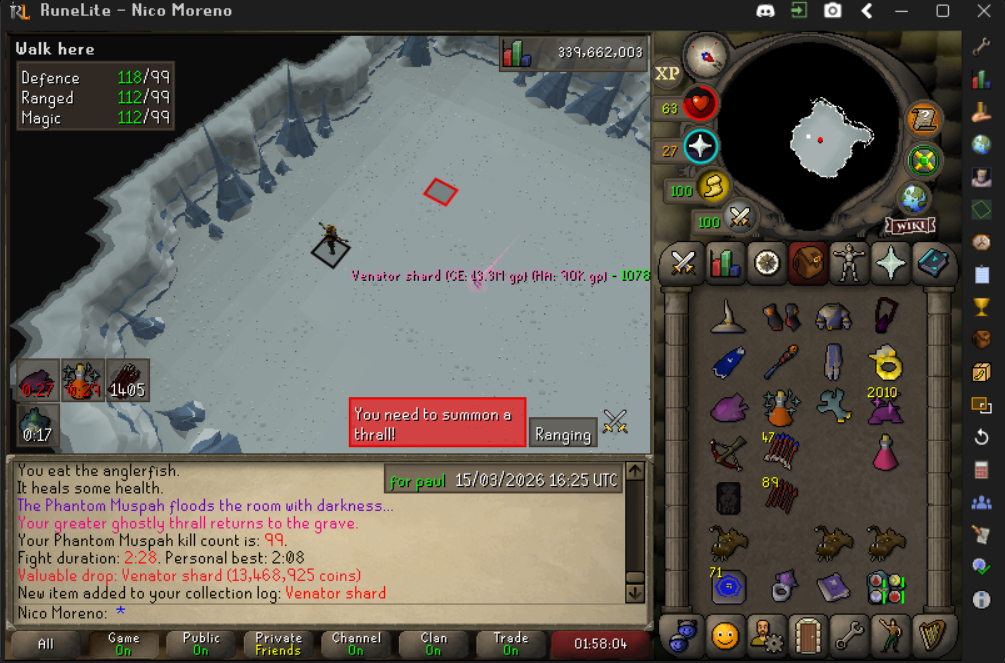Image resolution: width=1005 pixels, height=663 pixels.
Task: Open the Logout door tab
Action: pyautogui.click(x=806, y=634)
